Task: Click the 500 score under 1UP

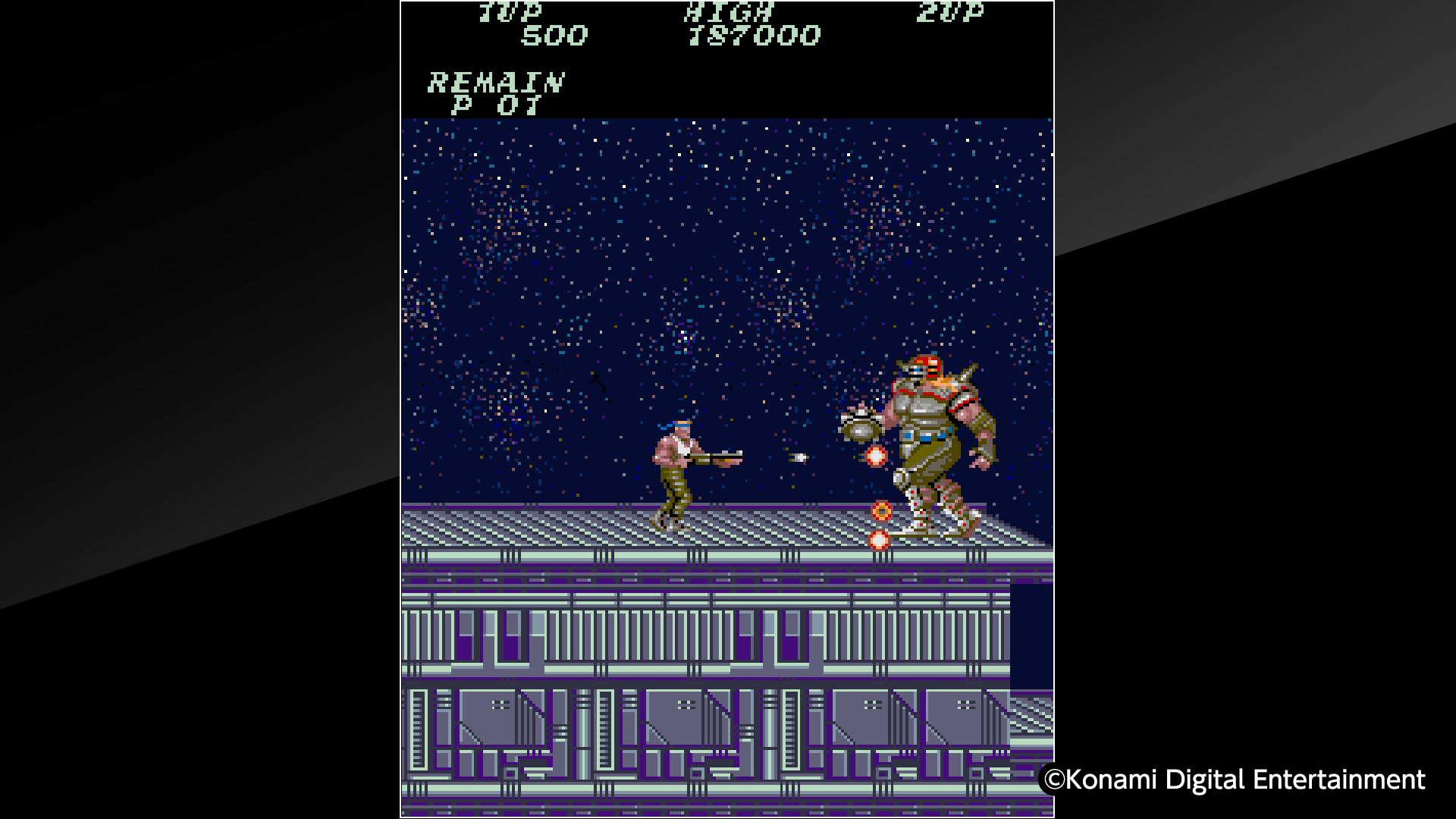Action: (554, 35)
